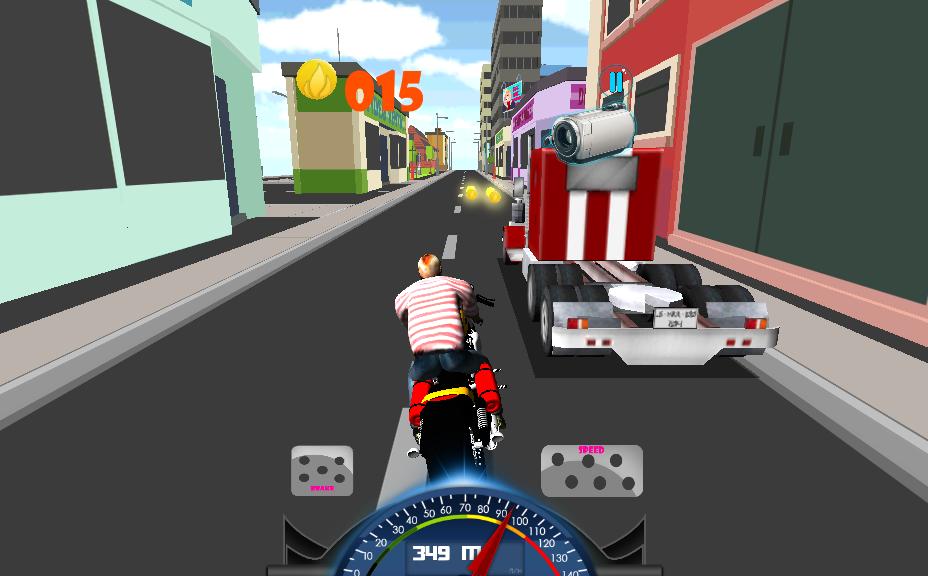Image resolution: width=928 pixels, height=576 pixels.
Task: Tap the Brake pedal
Action: tap(322, 470)
